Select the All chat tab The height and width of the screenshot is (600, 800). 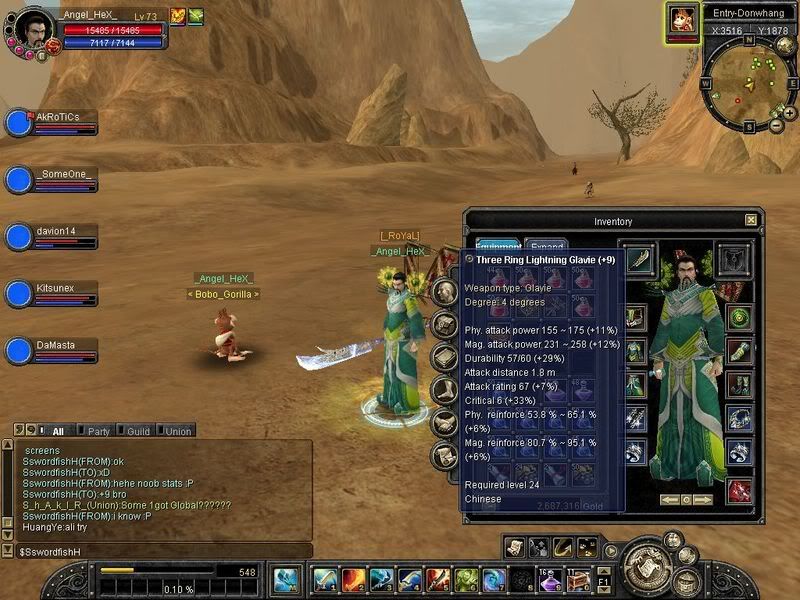click(x=57, y=431)
